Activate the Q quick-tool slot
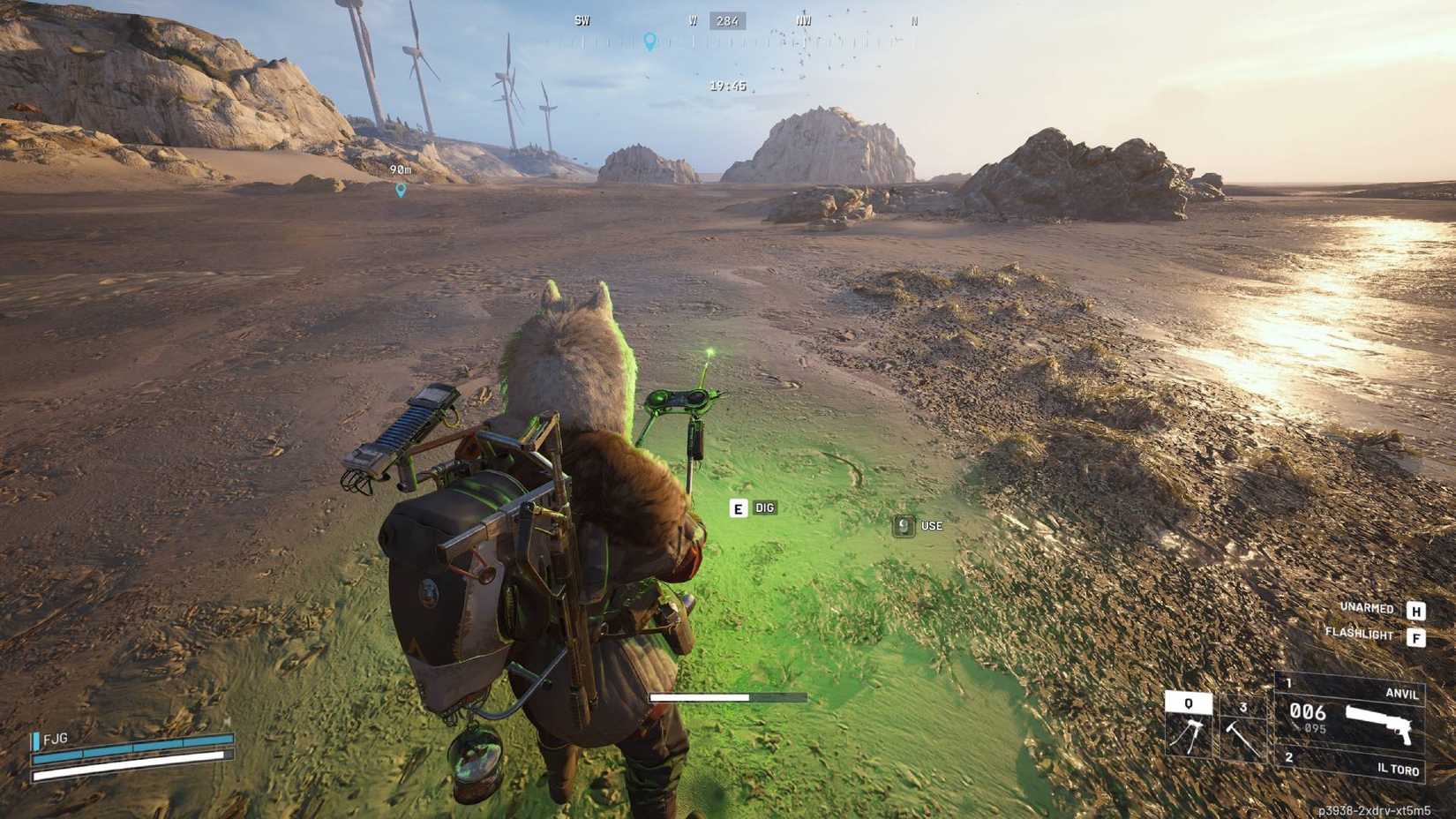Image resolution: width=1456 pixels, height=819 pixels. click(x=1188, y=703)
